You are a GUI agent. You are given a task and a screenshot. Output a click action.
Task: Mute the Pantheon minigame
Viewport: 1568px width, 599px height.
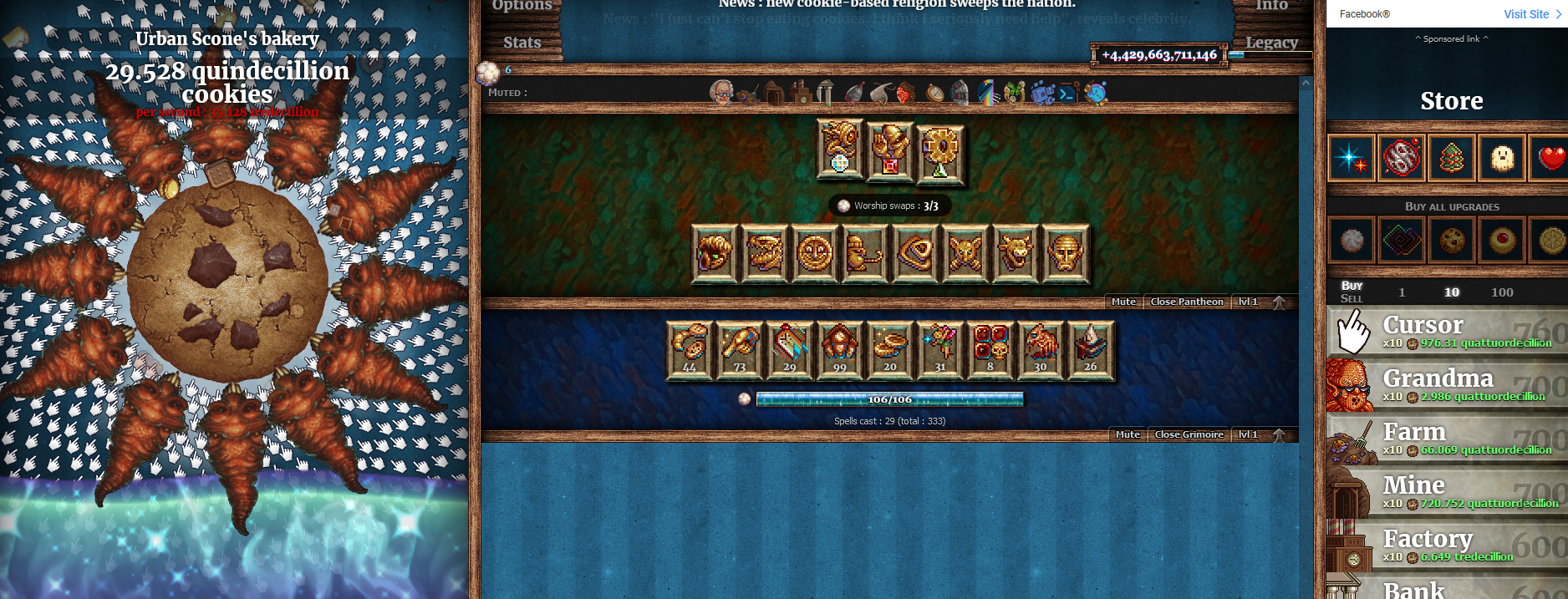click(x=1123, y=302)
